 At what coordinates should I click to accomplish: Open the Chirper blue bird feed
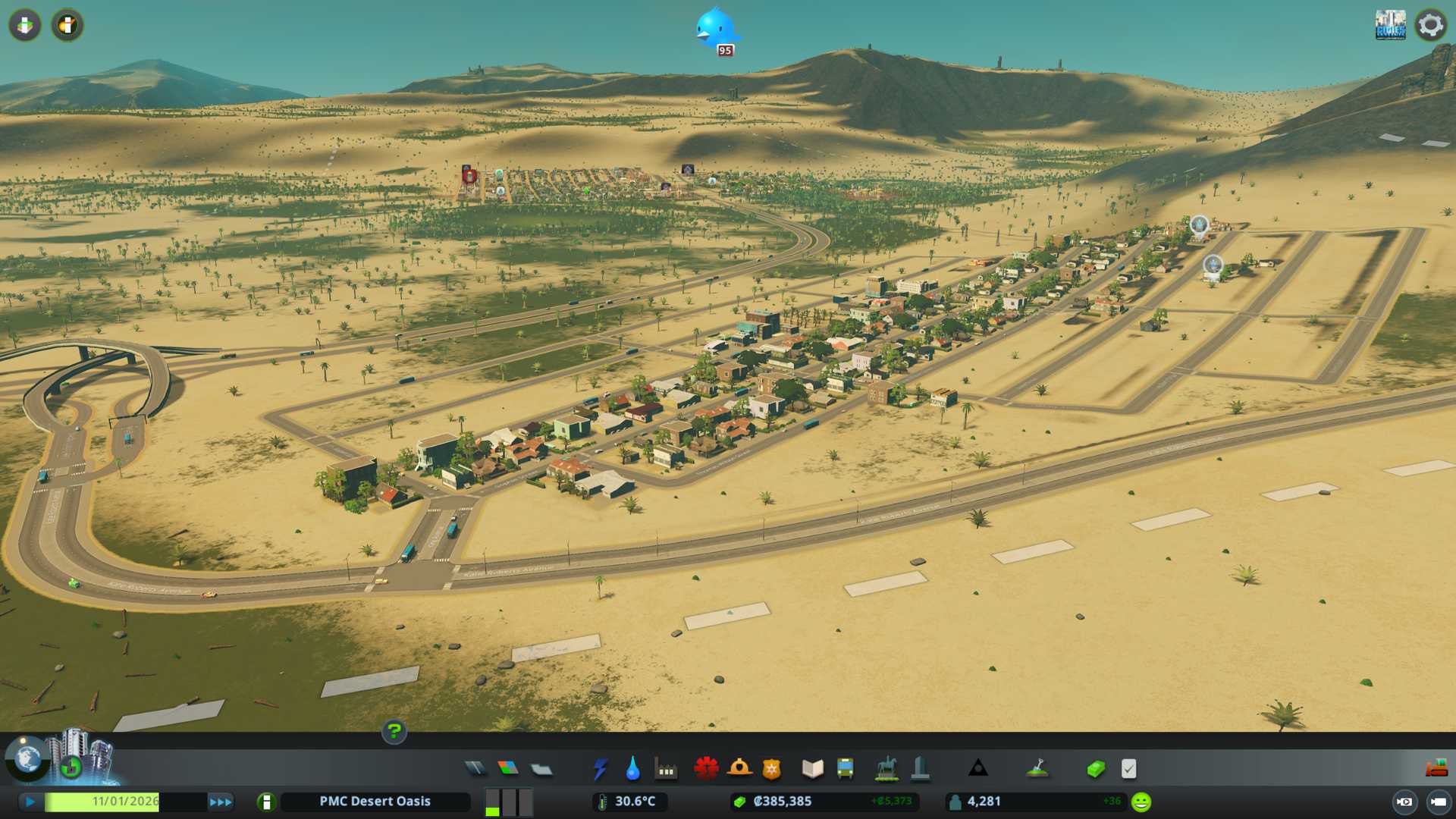(714, 29)
